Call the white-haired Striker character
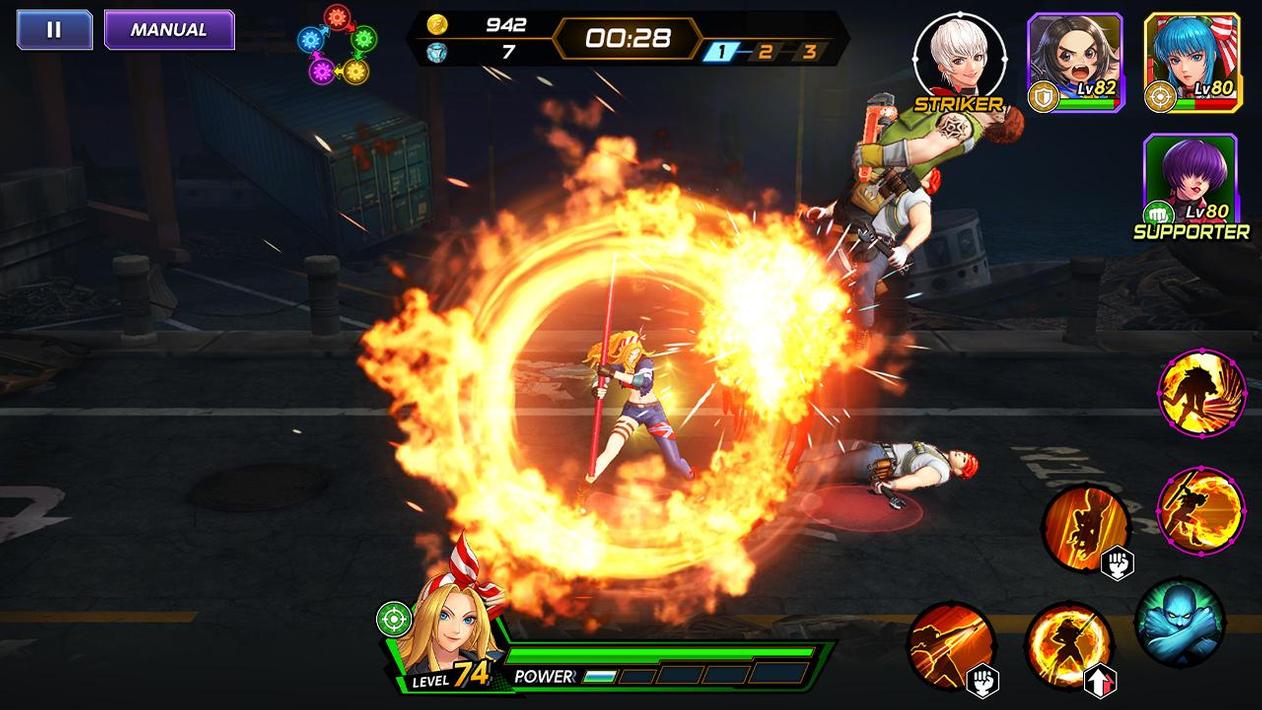 tap(959, 58)
